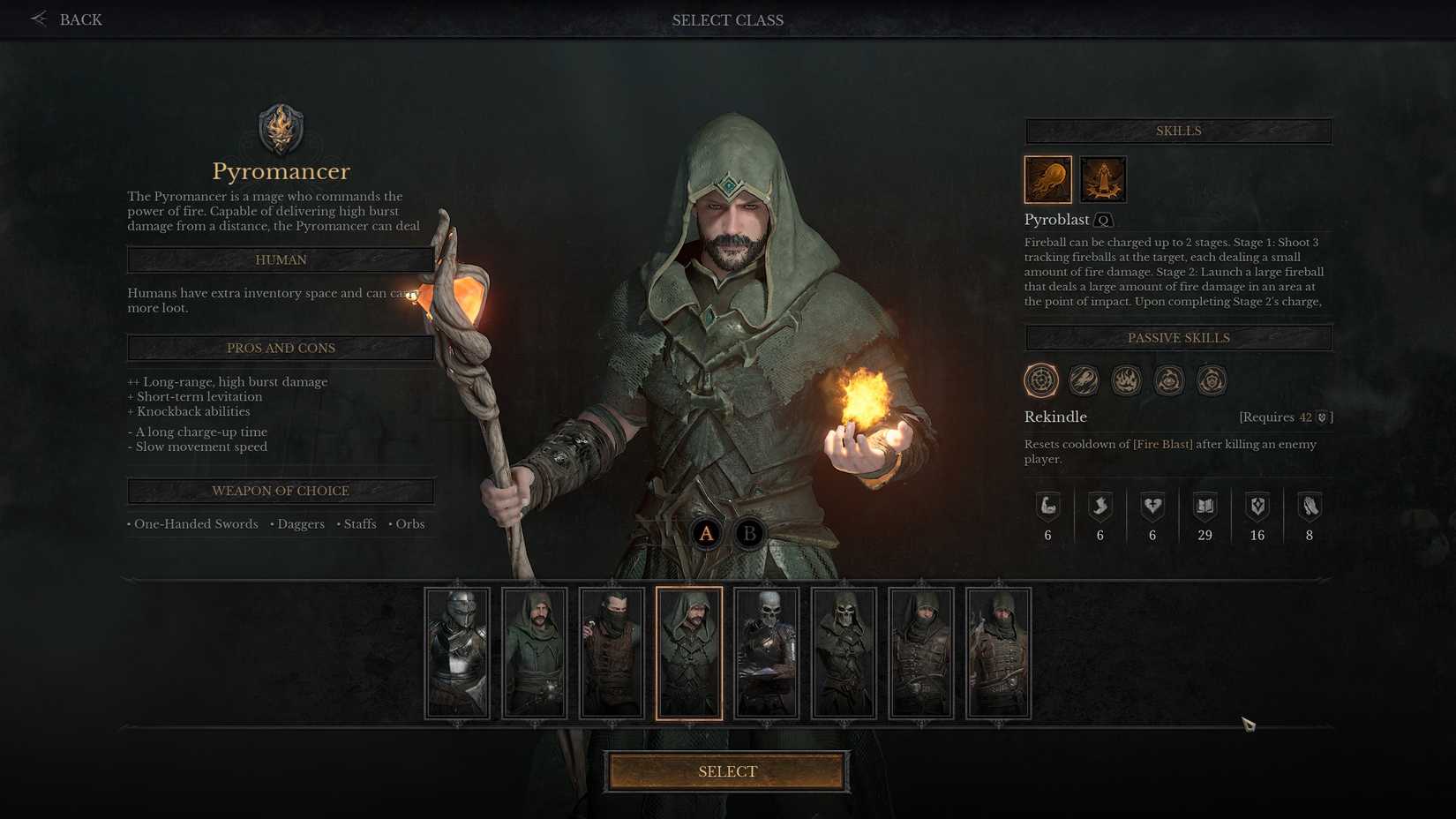Toggle appearance variant B
1456x819 pixels.
[748, 533]
